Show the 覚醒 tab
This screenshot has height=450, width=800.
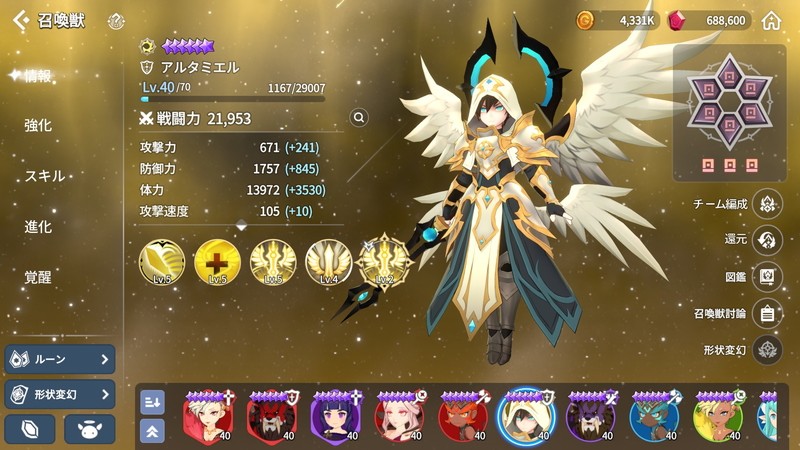[38, 277]
